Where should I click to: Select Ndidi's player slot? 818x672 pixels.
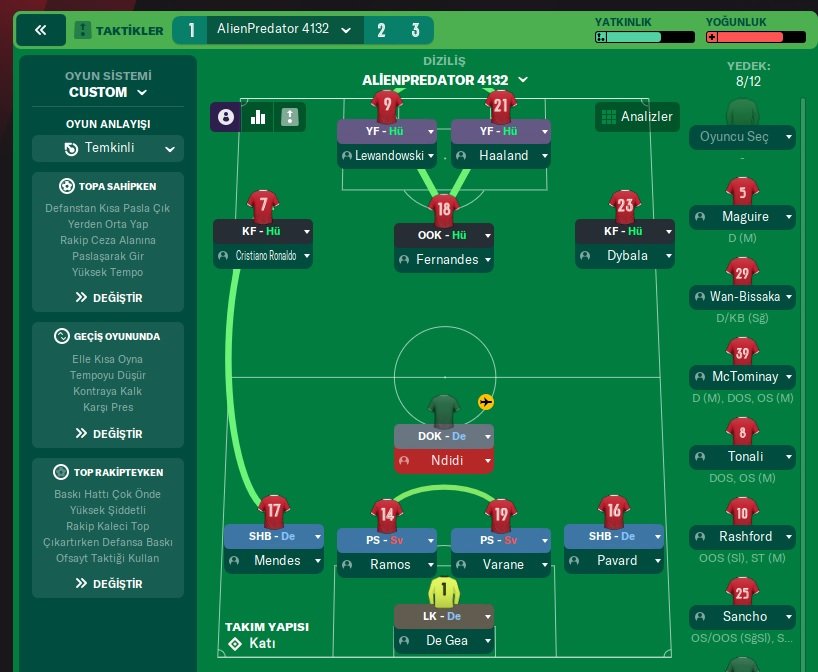[443, 461]
